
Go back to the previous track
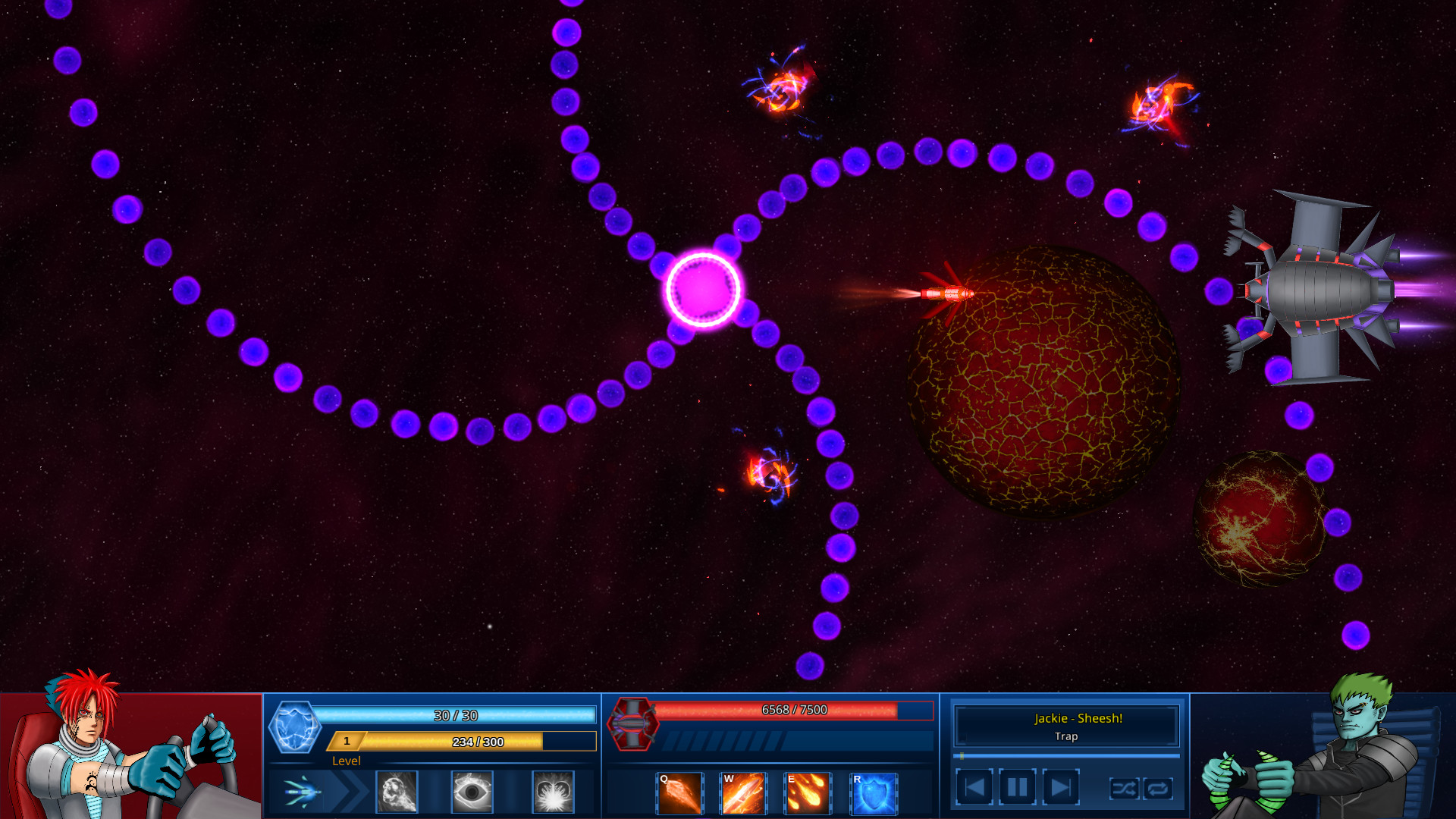pos(976,786)
